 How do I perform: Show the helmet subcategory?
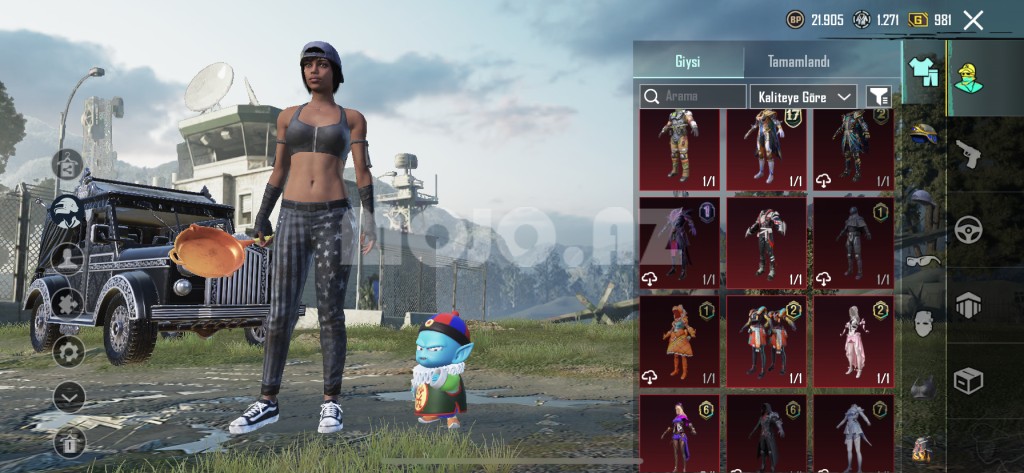click(x=922, y=133)
